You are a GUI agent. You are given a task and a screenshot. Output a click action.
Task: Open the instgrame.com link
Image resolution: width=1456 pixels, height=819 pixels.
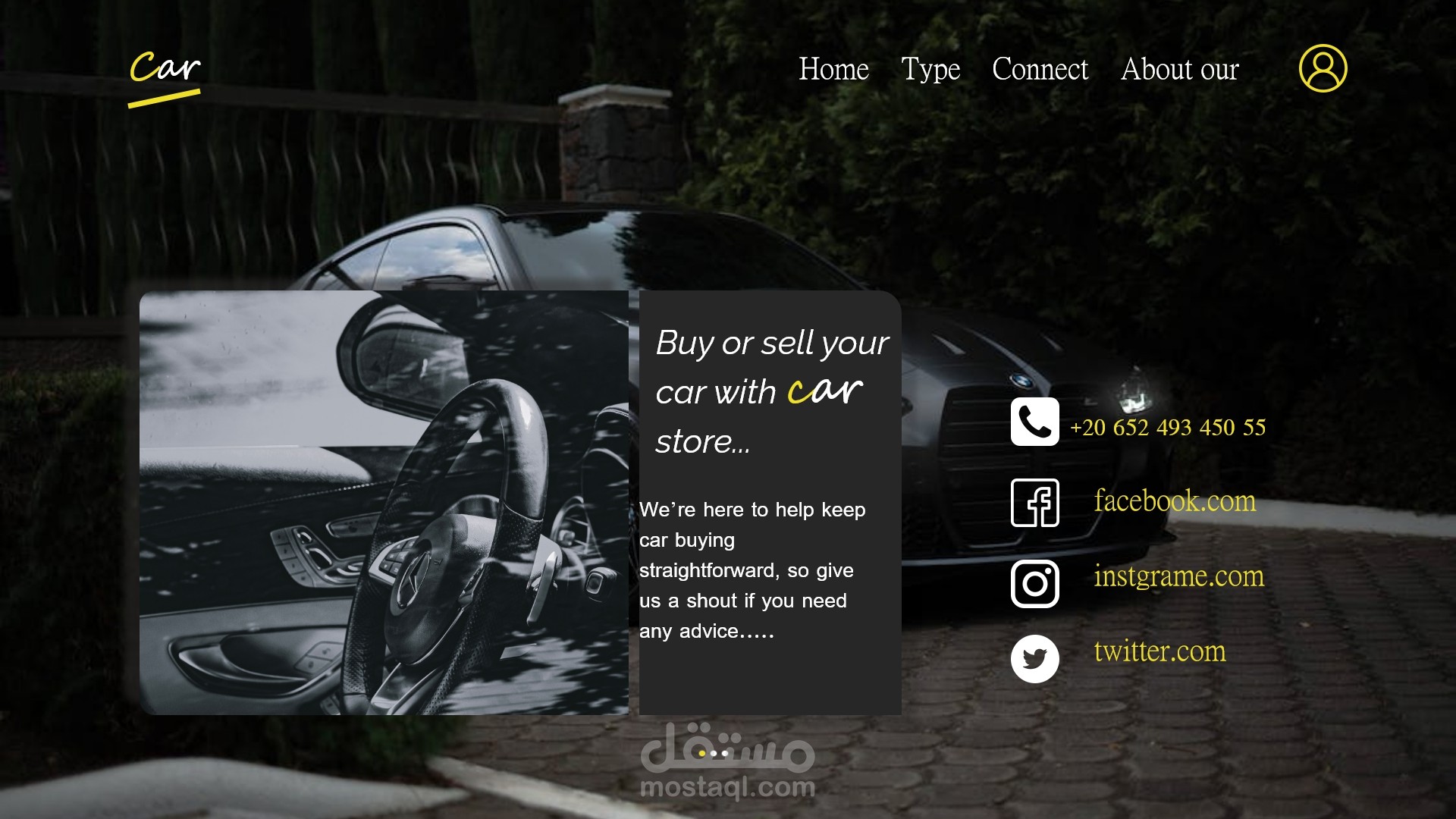click(1178, 577)
